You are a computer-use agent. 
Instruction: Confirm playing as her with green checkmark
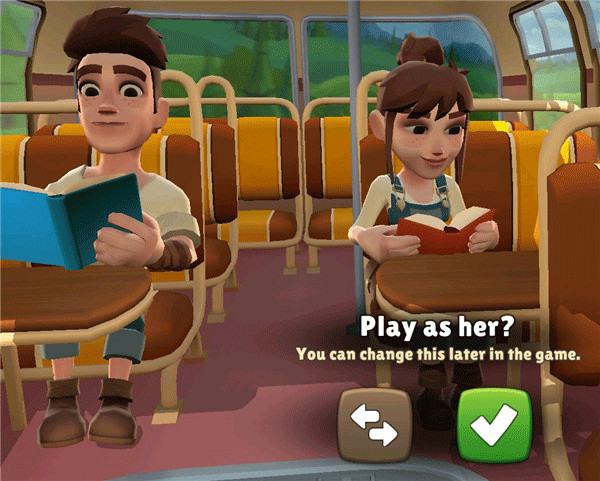[494, 425]
